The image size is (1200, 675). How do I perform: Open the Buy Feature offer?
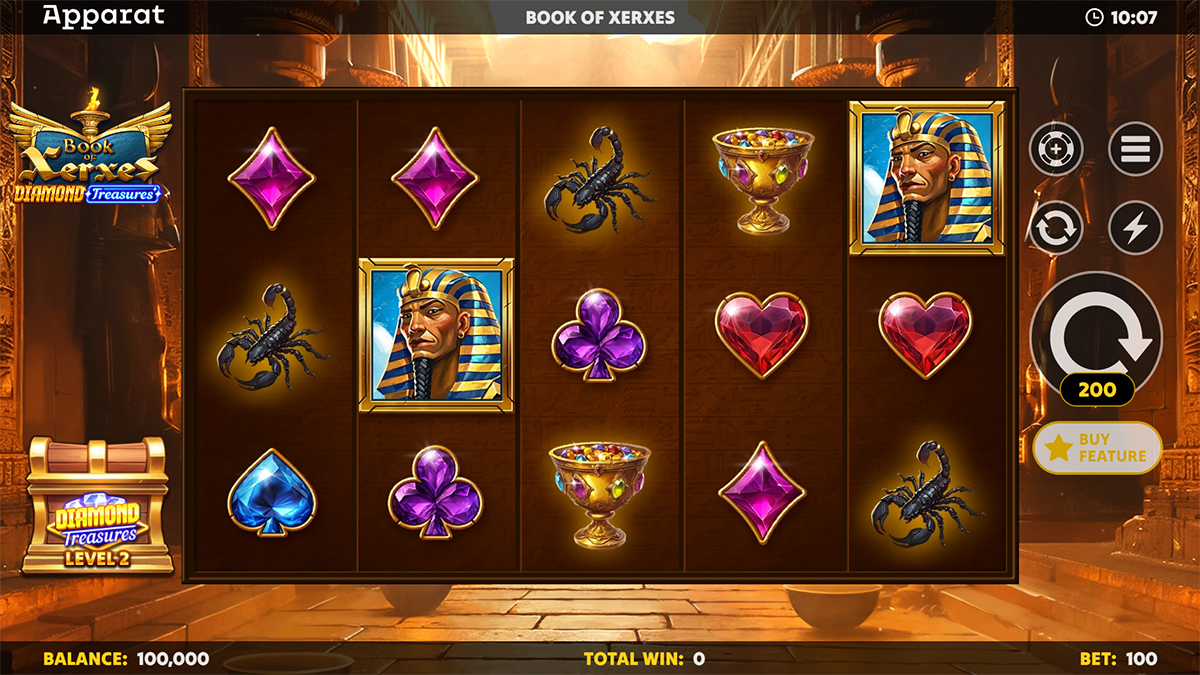(x=1097, y=448)
